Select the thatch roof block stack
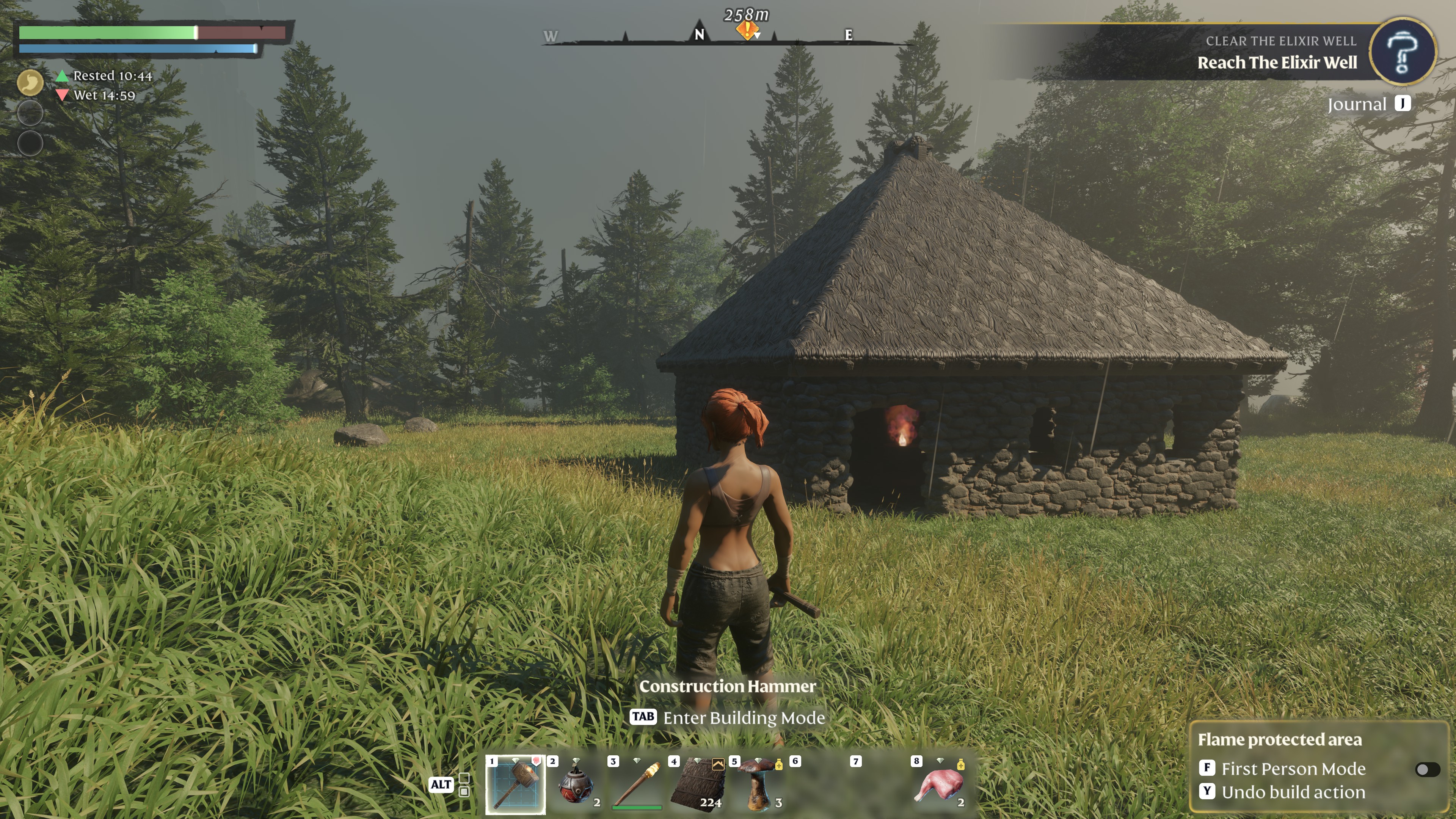The height and width of the screenshot is (819, 1456). 698,784
